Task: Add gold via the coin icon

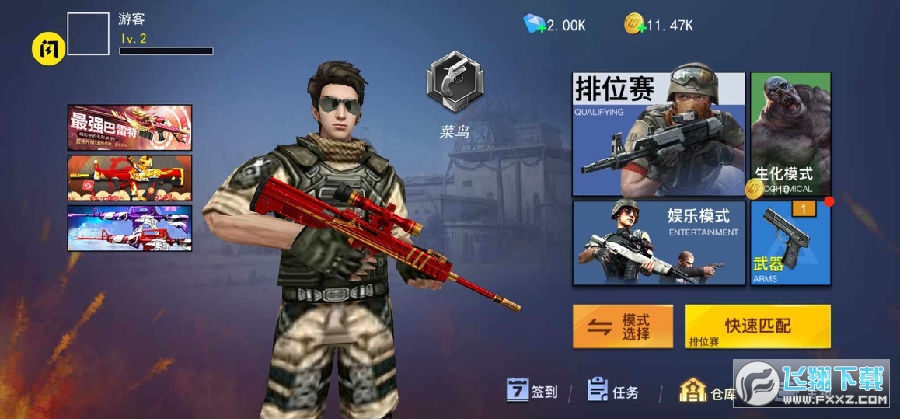Action: tap(634, 24)
